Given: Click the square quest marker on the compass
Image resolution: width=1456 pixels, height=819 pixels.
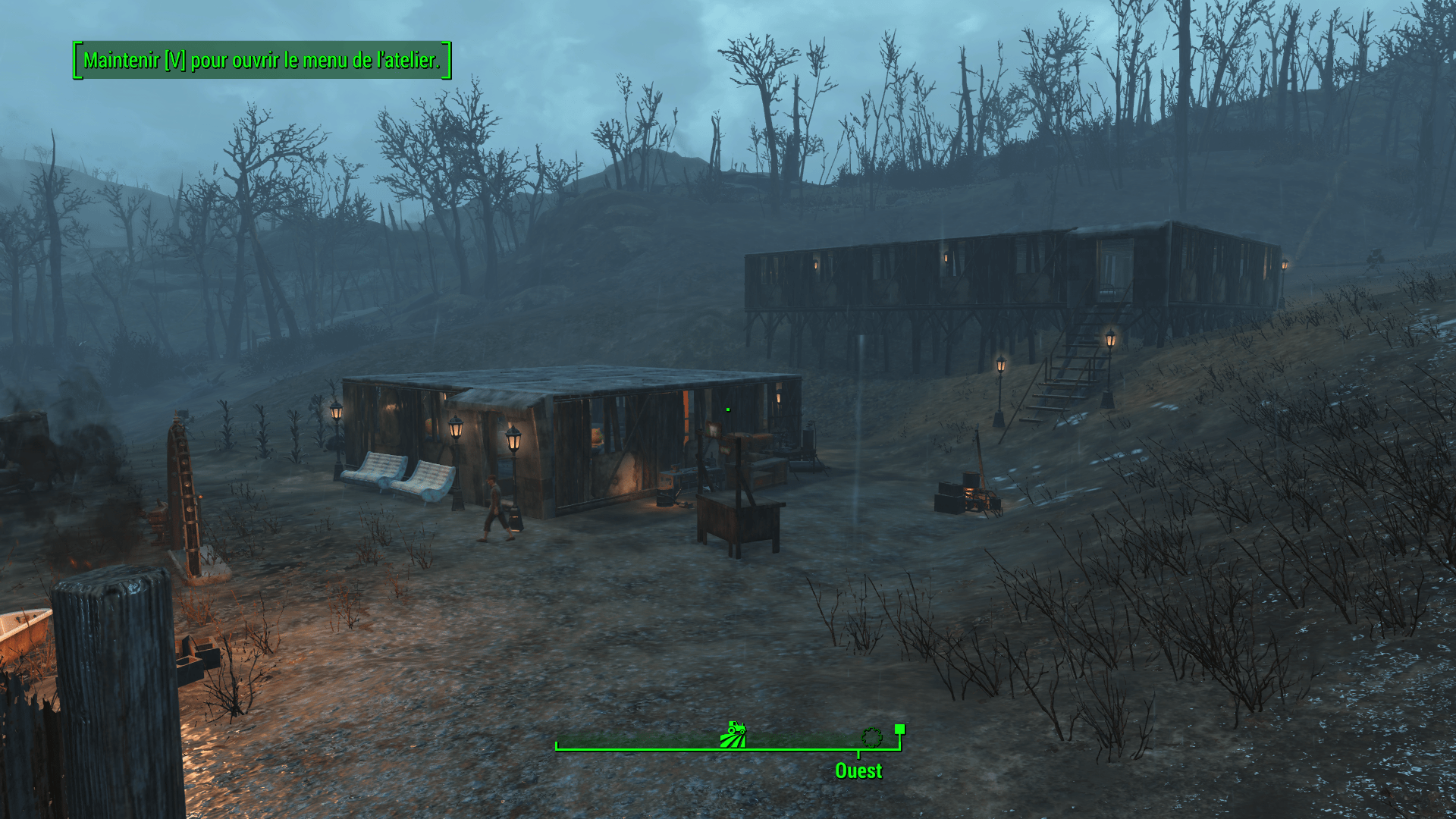Looking at the screenshot, I should (x=899, y=730).
